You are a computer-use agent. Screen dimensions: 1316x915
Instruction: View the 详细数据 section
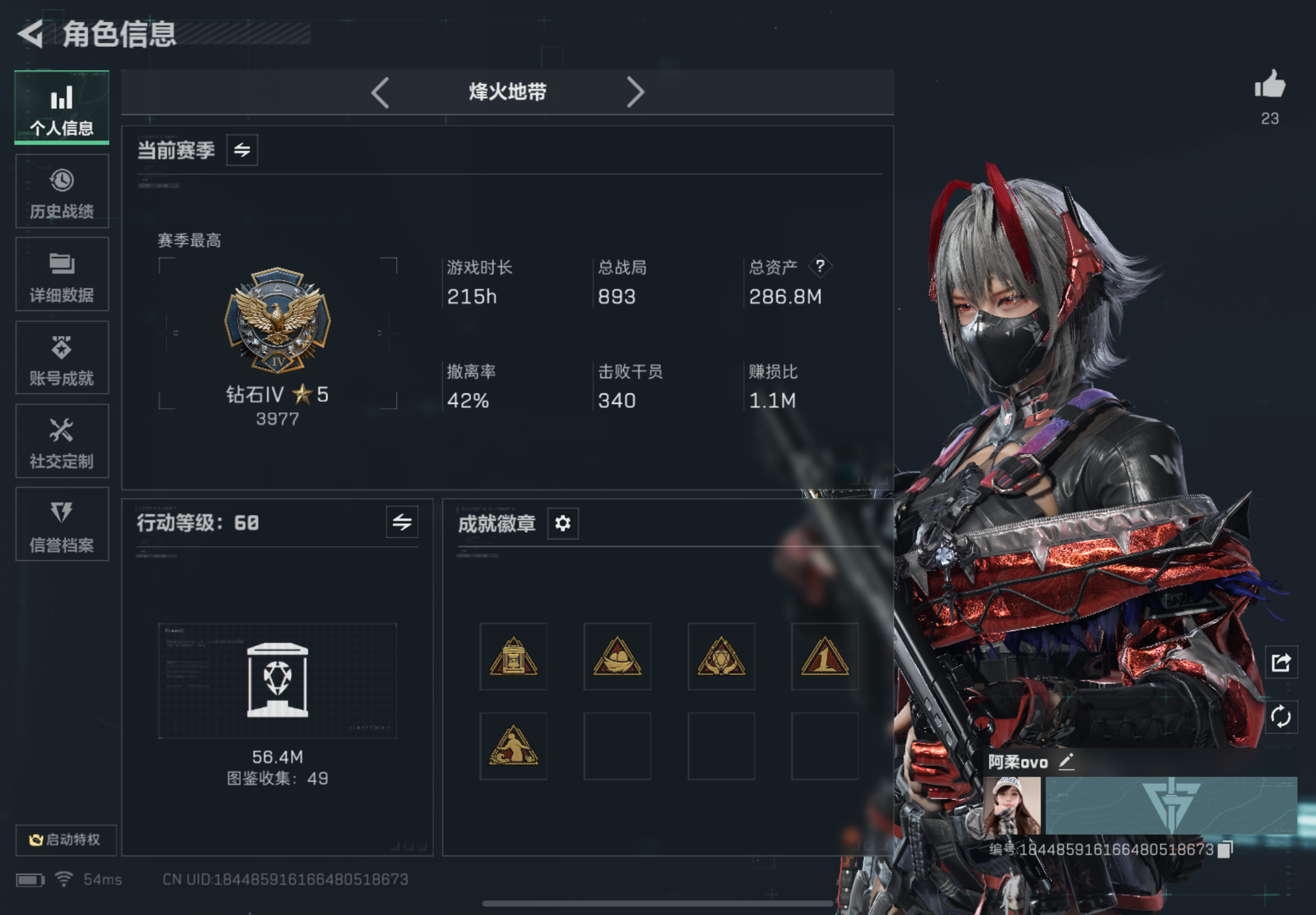click(61, 275)
